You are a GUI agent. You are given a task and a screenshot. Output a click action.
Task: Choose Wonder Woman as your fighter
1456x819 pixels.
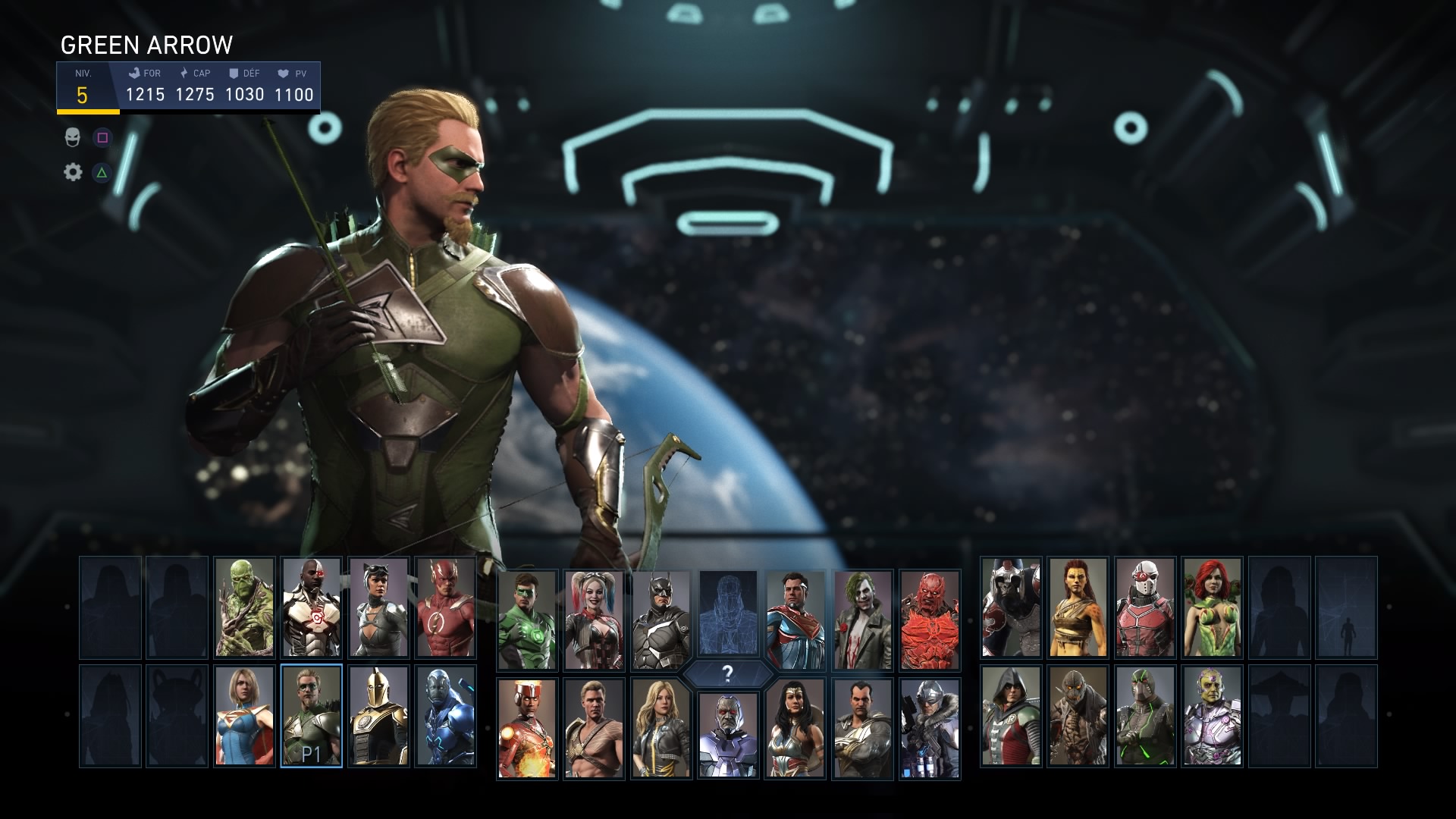[795, 728]
